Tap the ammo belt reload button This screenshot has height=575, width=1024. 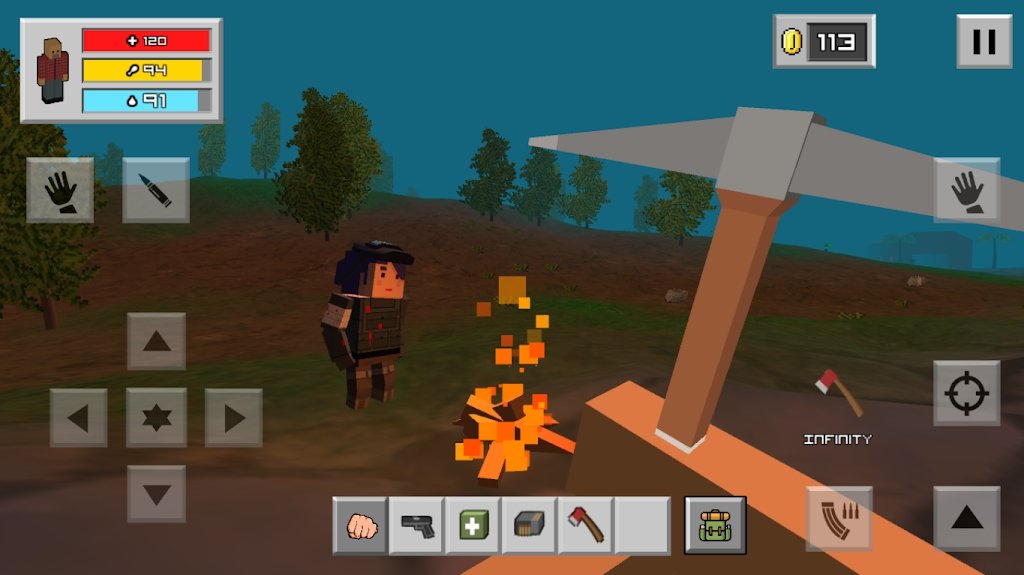(839, 519)
